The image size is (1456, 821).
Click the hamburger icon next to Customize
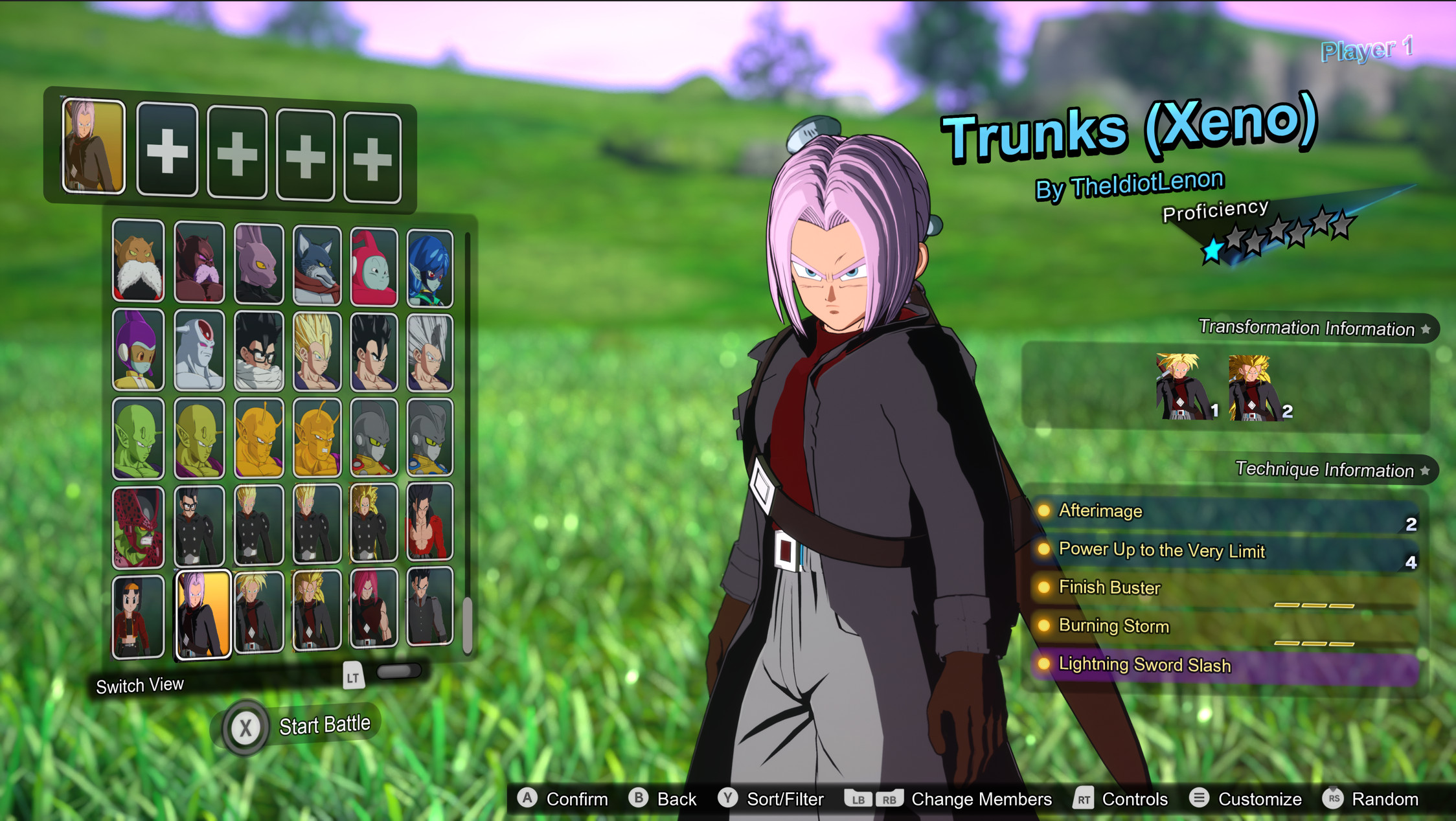click(x=1199, y=799)
